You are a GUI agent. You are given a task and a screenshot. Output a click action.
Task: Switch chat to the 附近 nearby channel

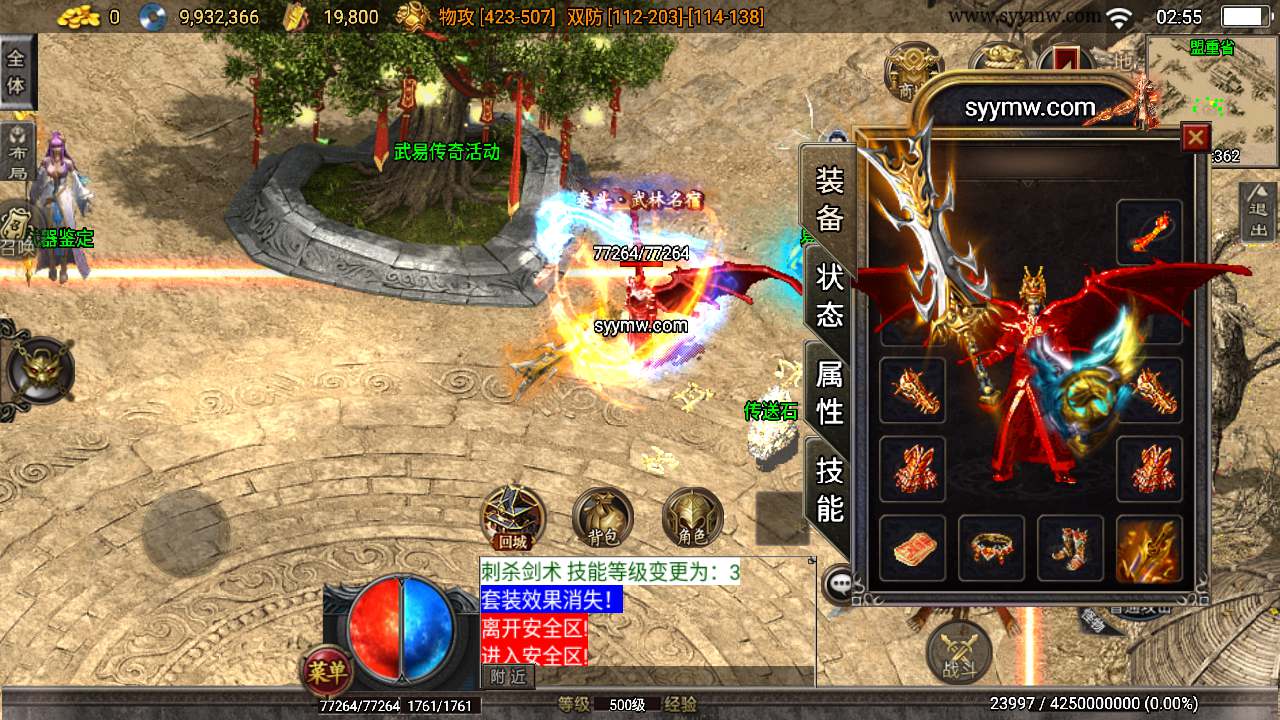point(507,677)
